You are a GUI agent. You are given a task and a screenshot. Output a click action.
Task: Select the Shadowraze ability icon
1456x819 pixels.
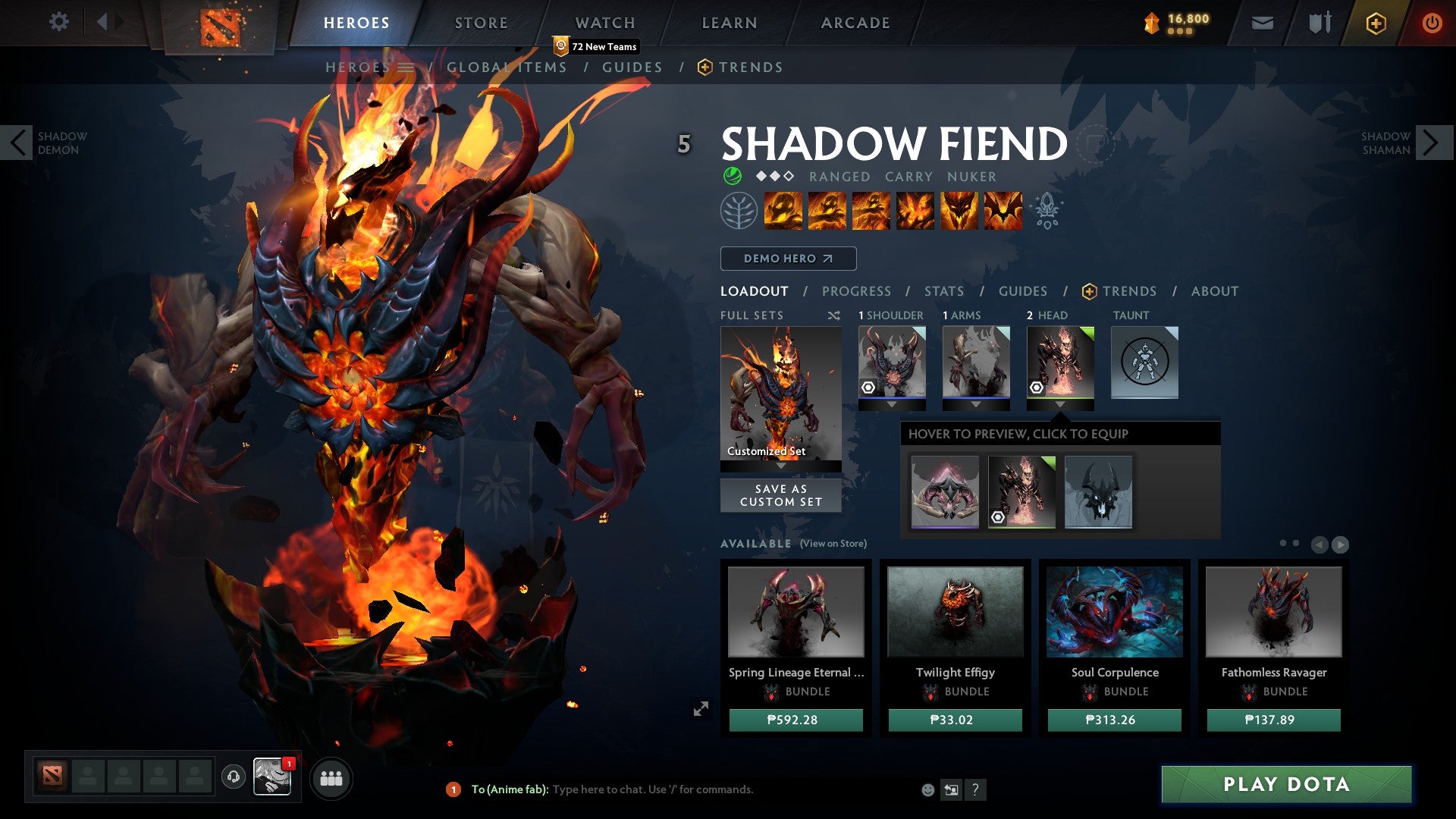782,212
